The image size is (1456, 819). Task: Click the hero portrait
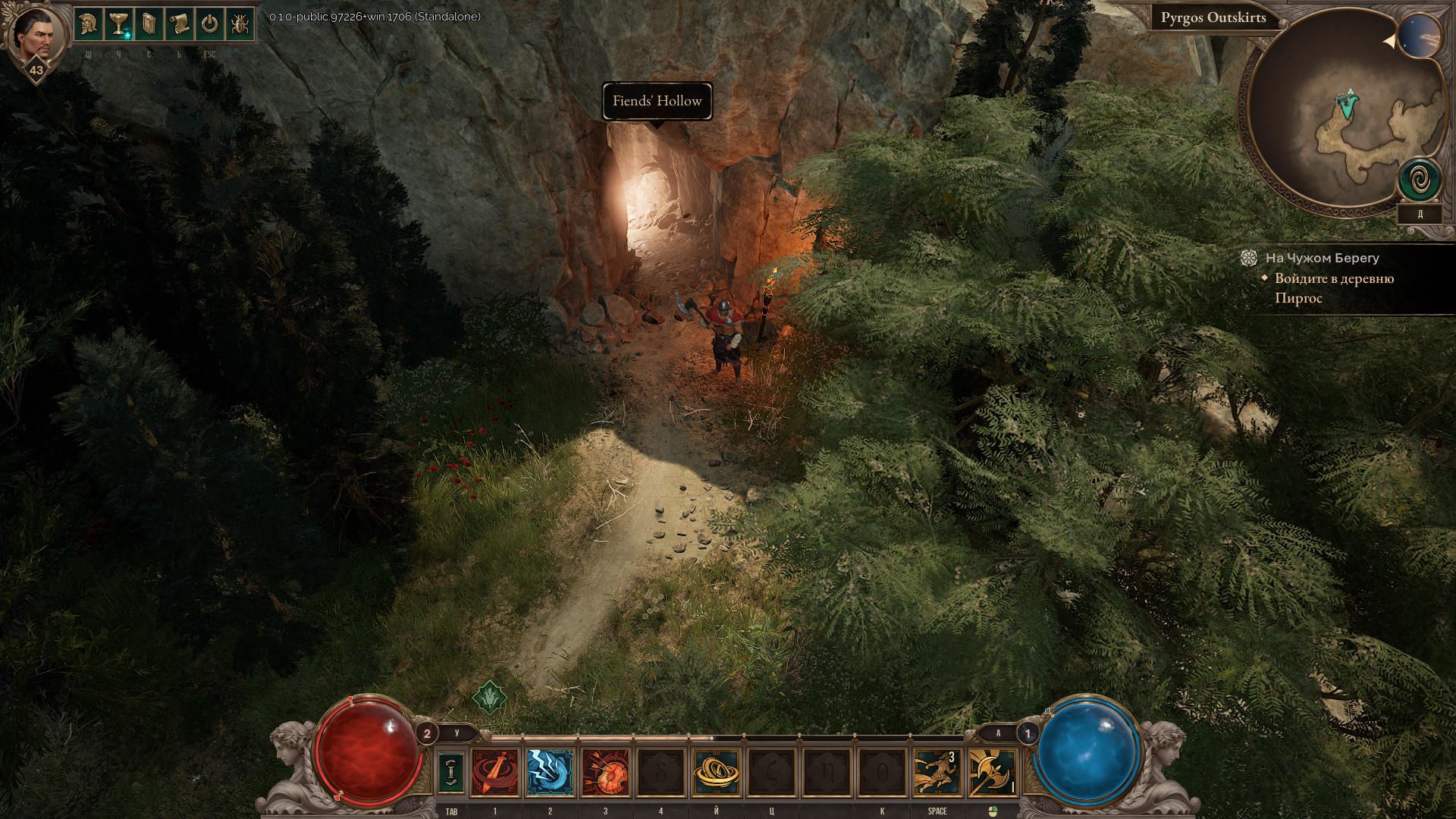tap(35, 35)
